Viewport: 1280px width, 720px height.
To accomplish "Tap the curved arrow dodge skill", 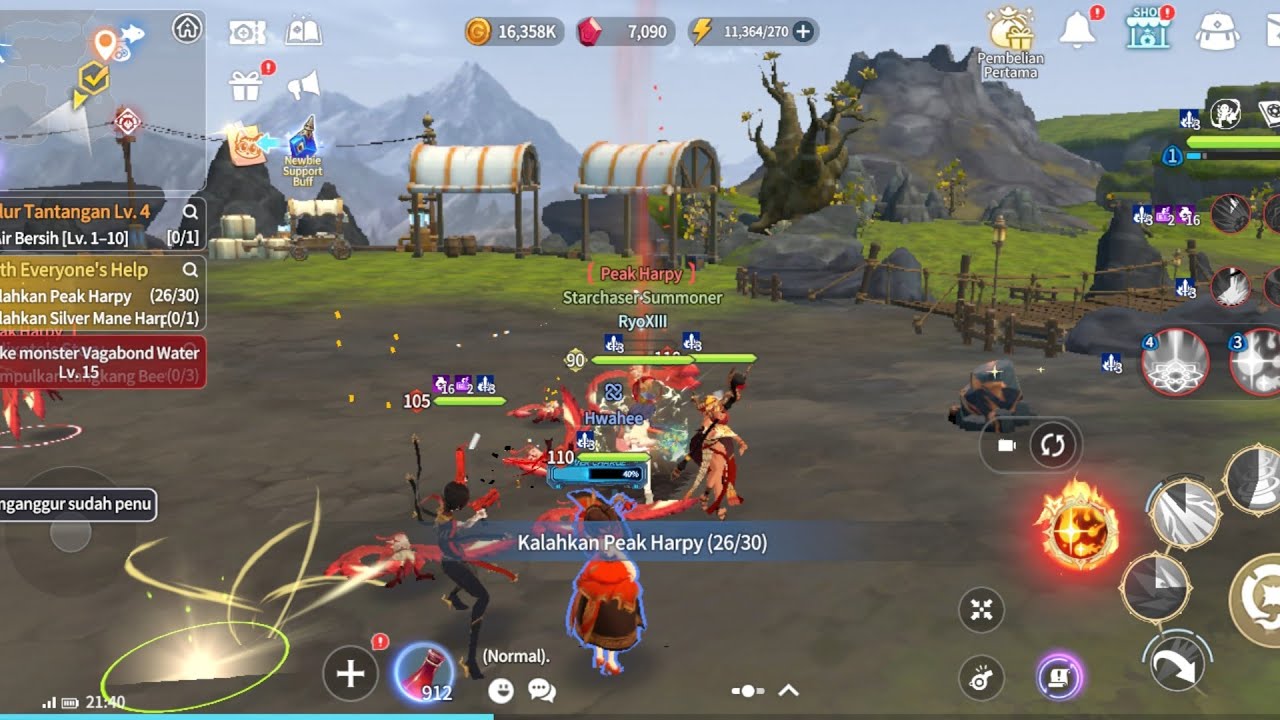I will coord(1176,663).
